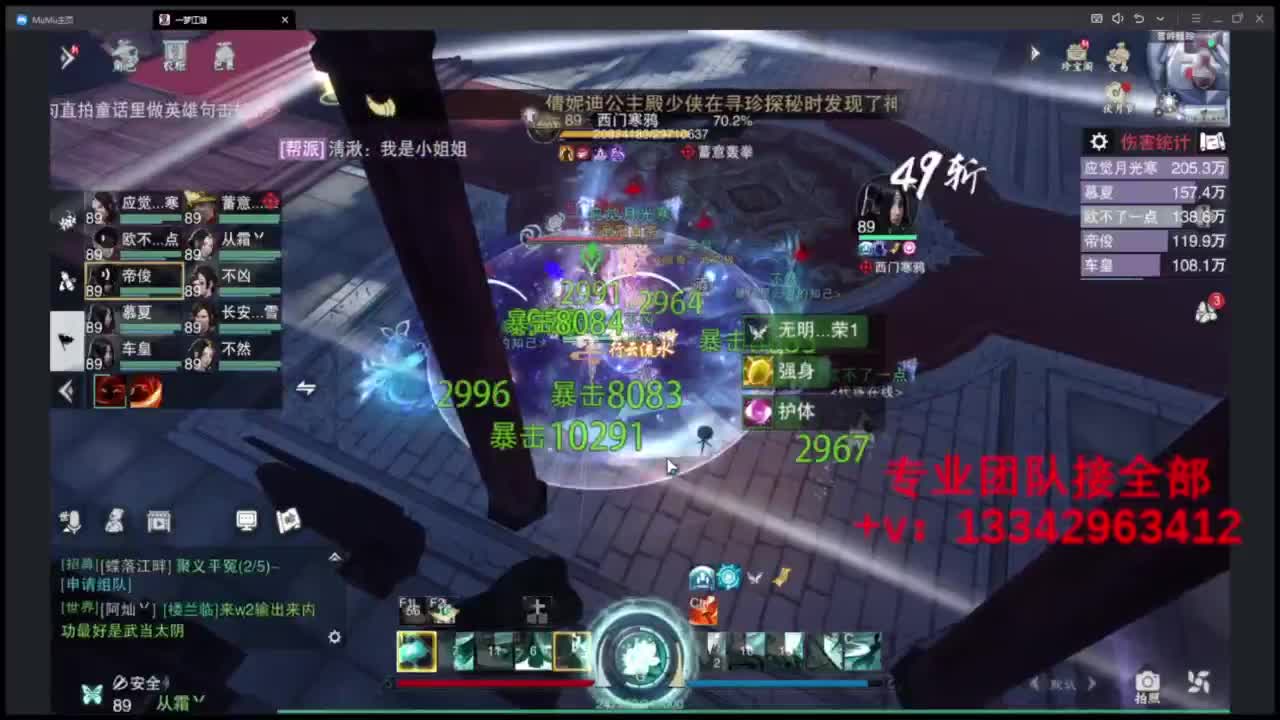Expand the right-side panel arrow near minimap

tap(1035, 53)
